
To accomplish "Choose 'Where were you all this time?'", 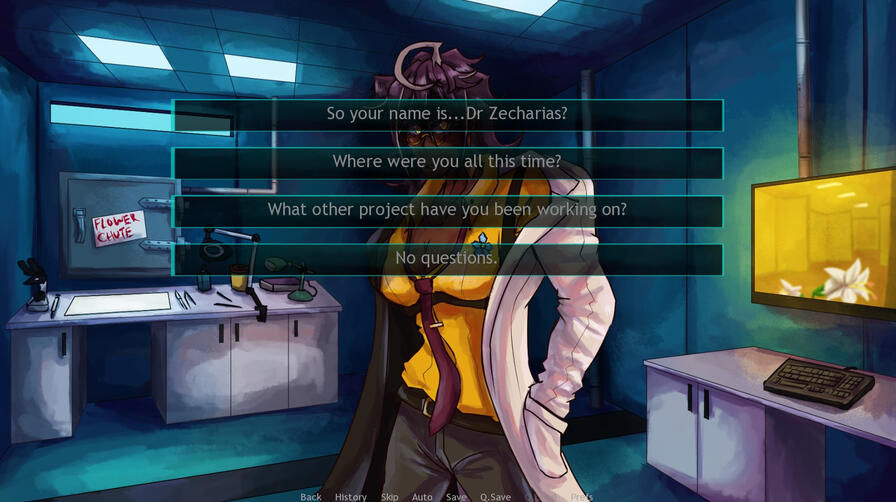I will [x=447, y=162].
